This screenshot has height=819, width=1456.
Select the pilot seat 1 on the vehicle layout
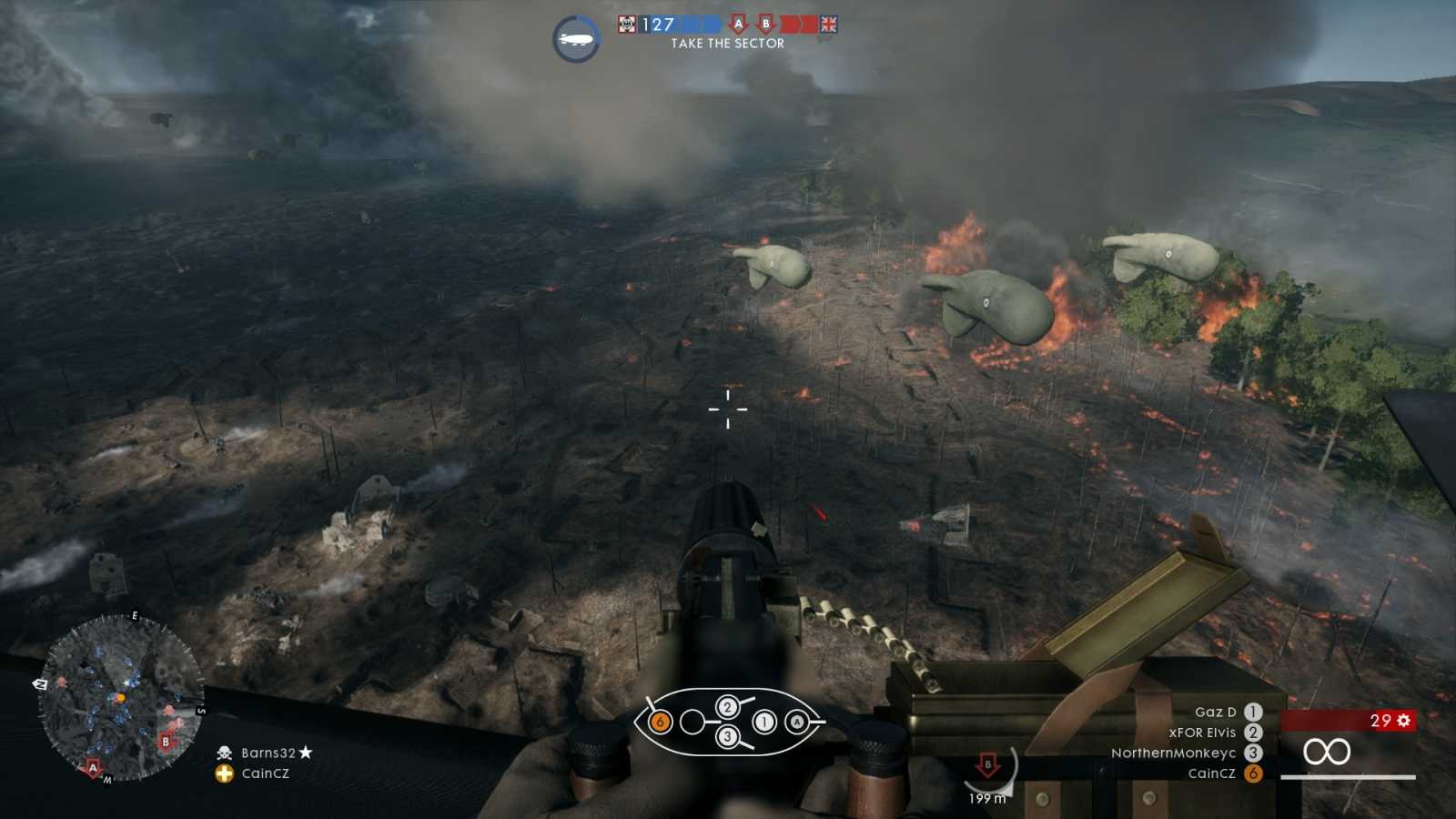[764, 722]
